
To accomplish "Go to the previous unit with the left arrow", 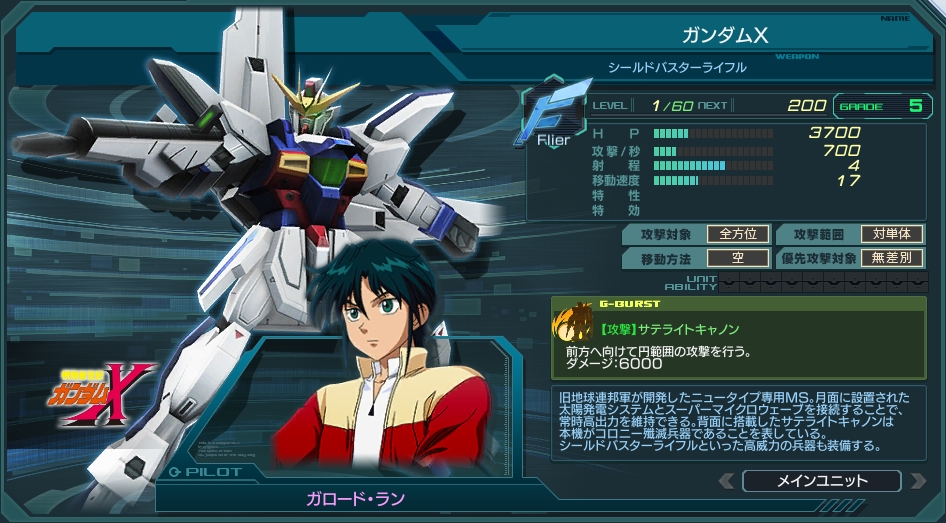I will 727,481.
